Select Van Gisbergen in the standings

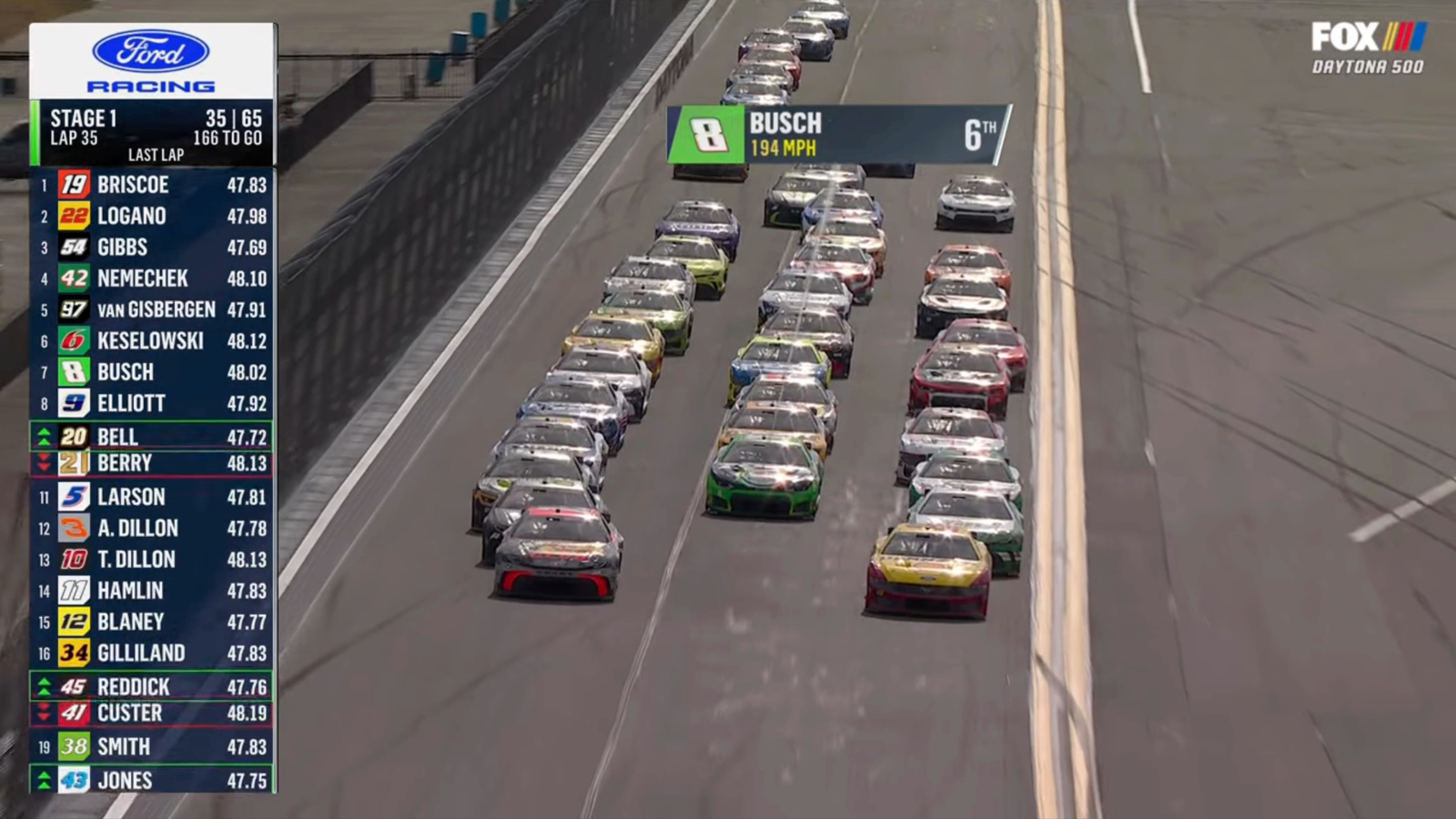click(x=153, y=310)
